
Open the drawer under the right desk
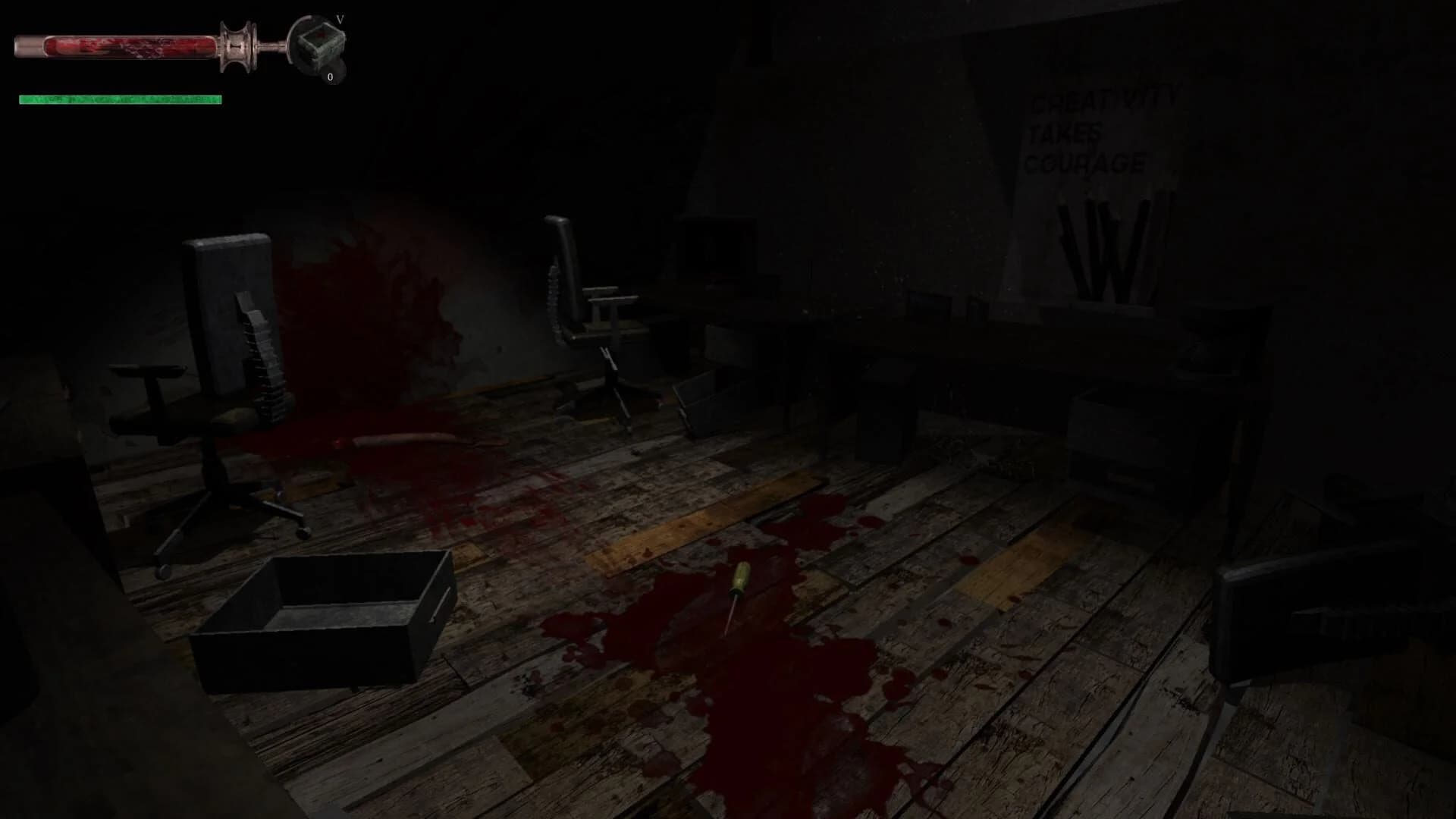[1115, 425]
